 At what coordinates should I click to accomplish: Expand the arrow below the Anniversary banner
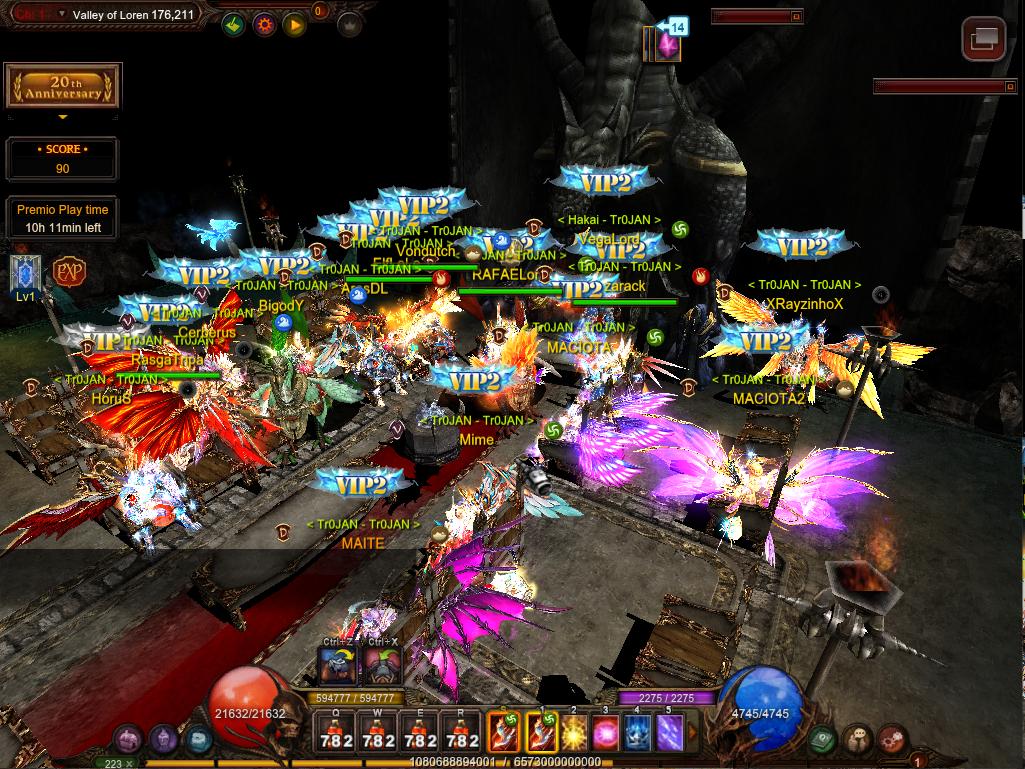click(62, 117)
